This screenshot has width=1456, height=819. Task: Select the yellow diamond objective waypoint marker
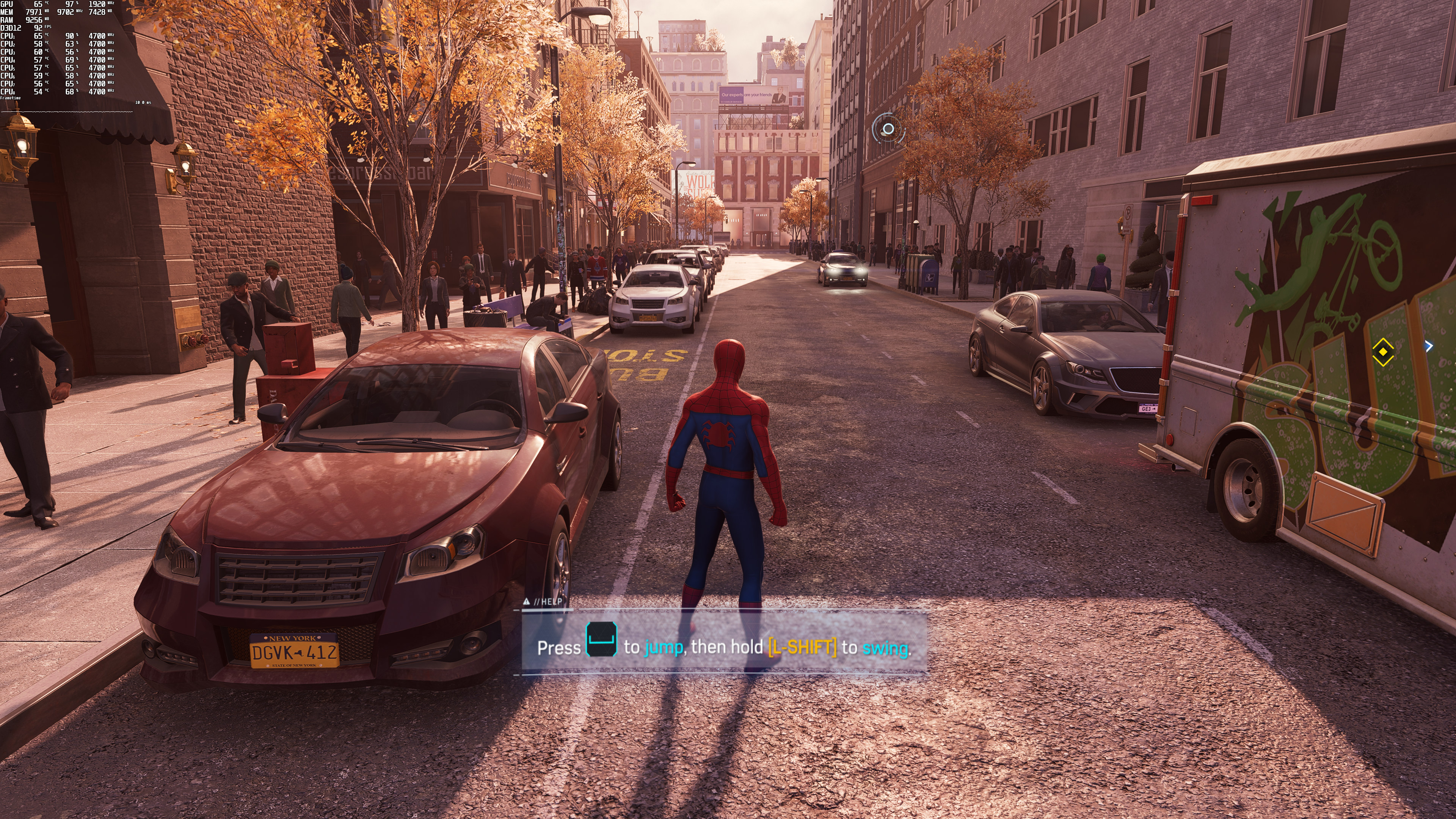[1382, 351]
